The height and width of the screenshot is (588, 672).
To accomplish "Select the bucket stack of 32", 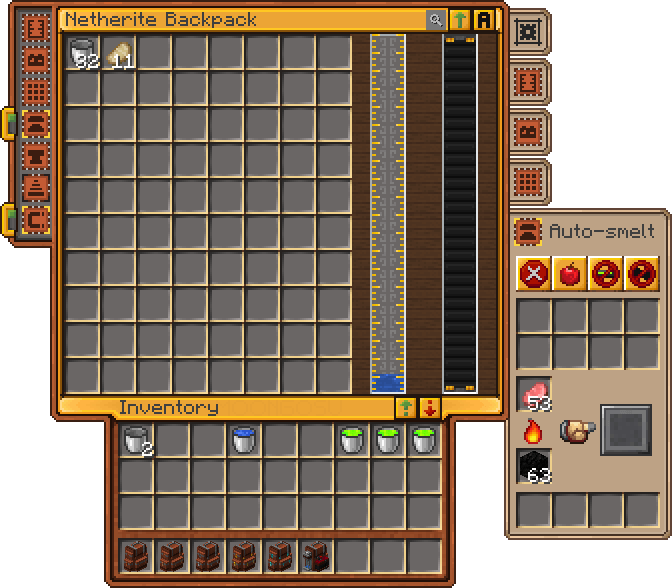I will [84, 54].
